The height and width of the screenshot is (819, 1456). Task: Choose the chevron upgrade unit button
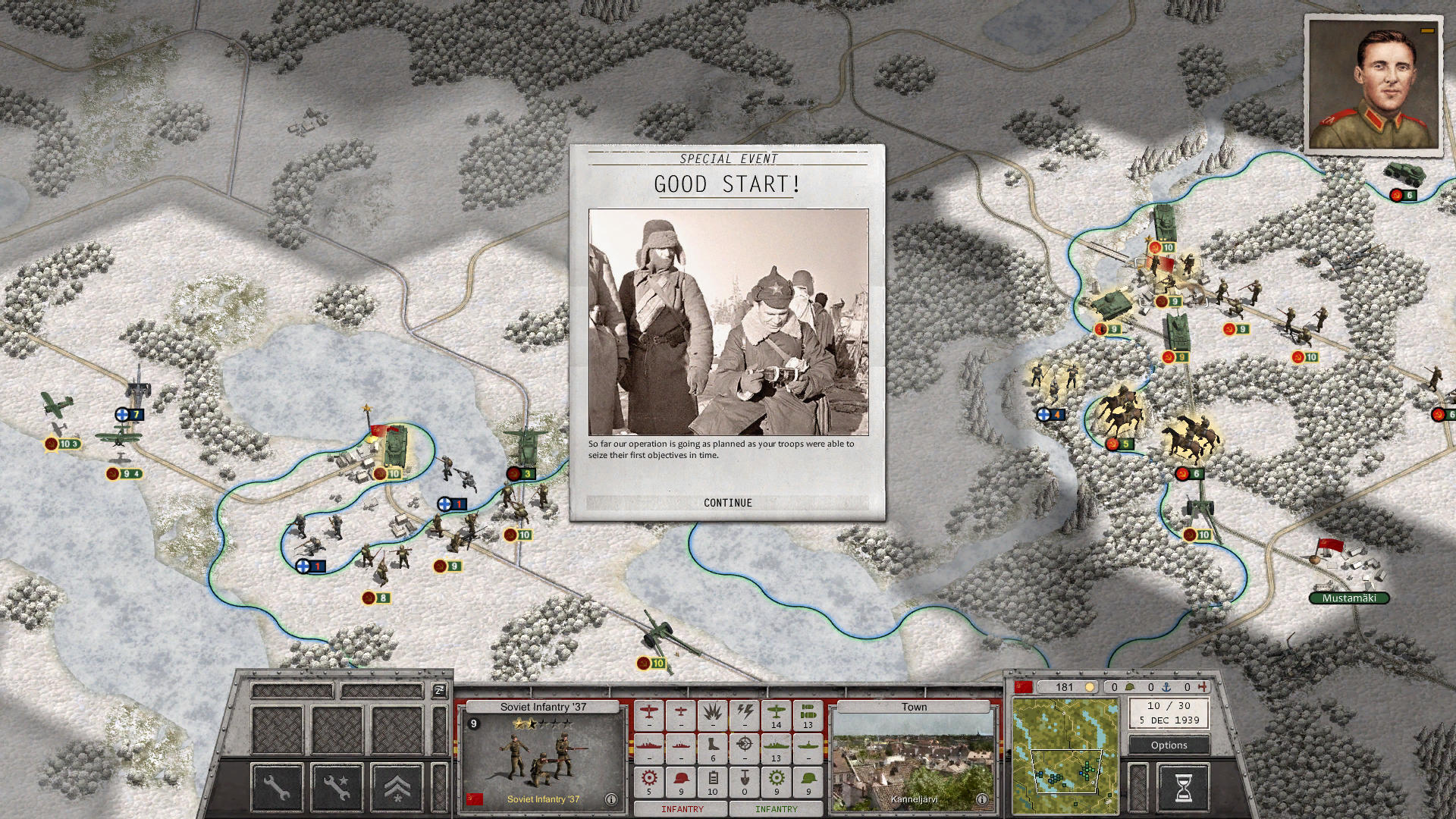(397, 787)
